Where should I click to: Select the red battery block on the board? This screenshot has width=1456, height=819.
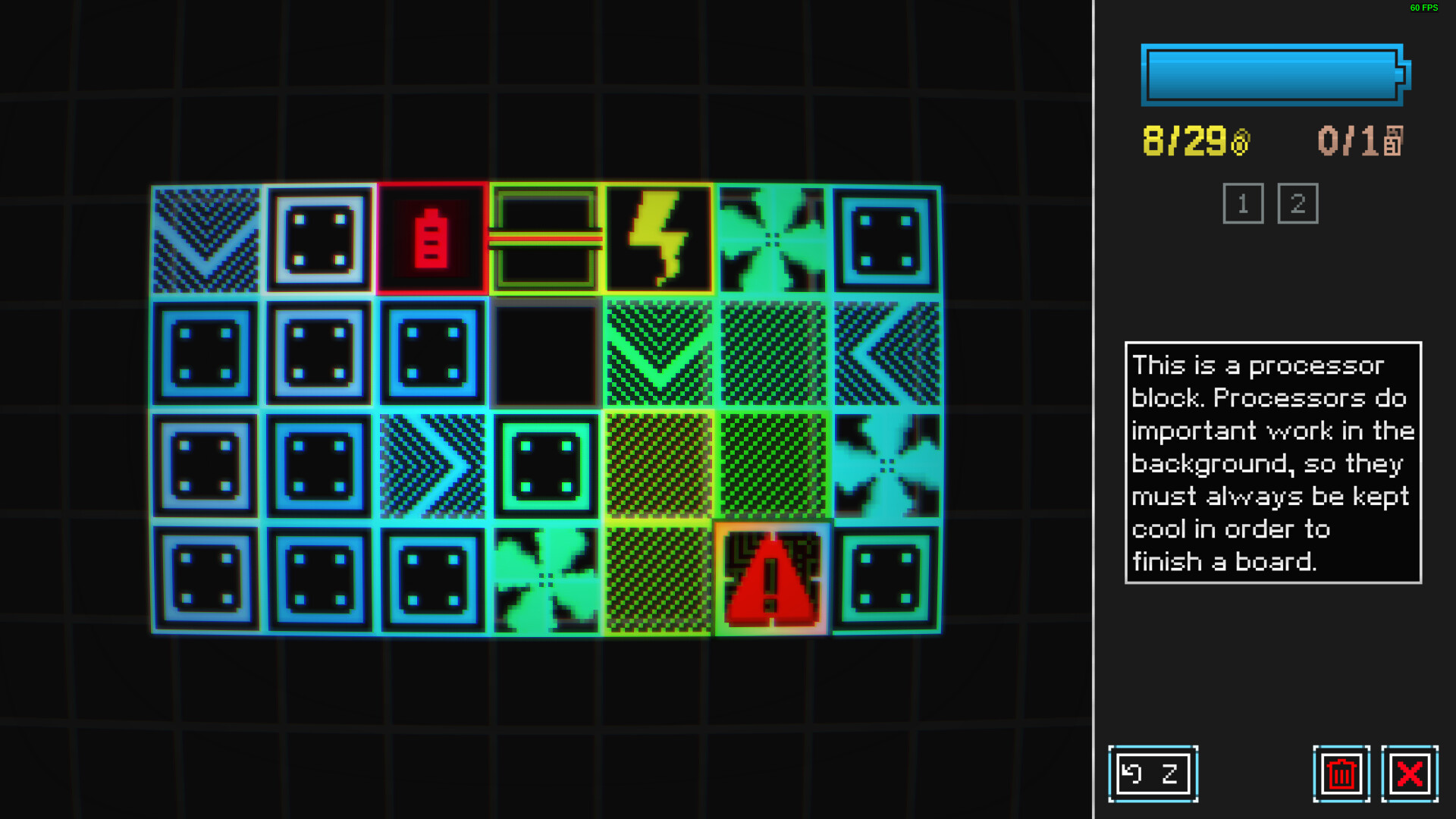click(x=432, y=239)
